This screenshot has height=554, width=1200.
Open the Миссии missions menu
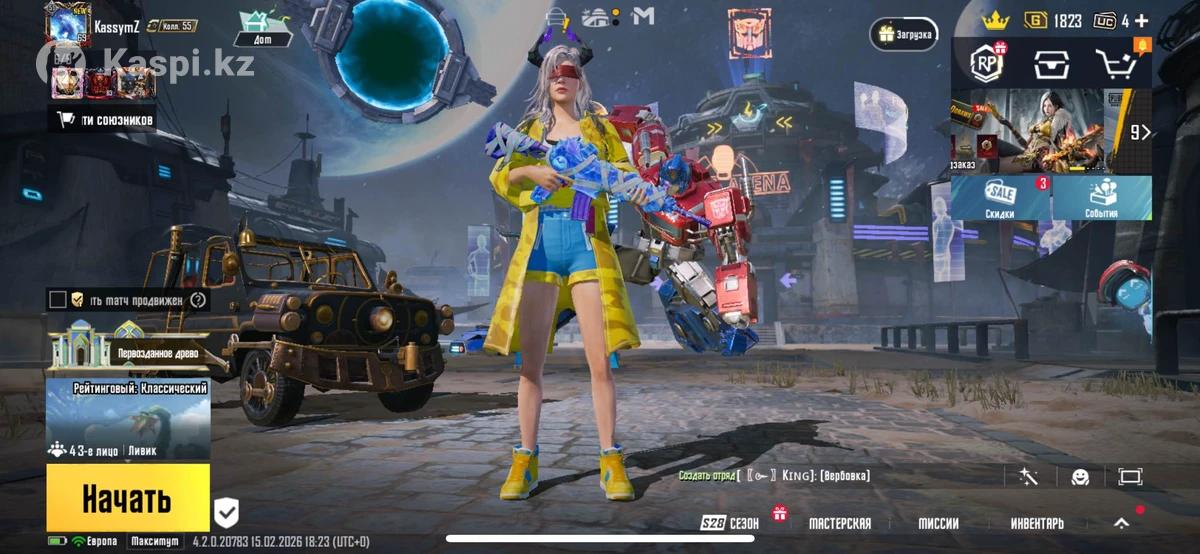938,523
